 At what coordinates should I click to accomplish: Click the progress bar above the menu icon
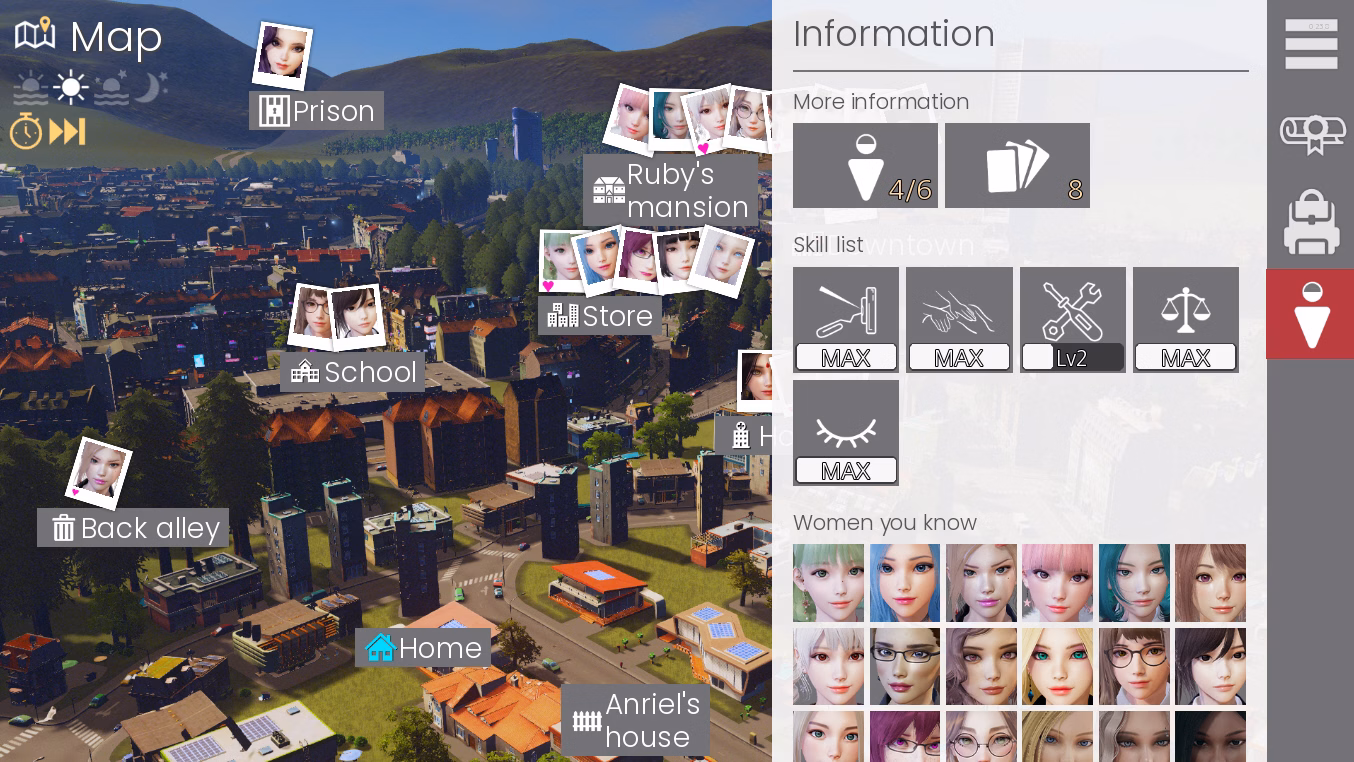(x=1311, y=27)
